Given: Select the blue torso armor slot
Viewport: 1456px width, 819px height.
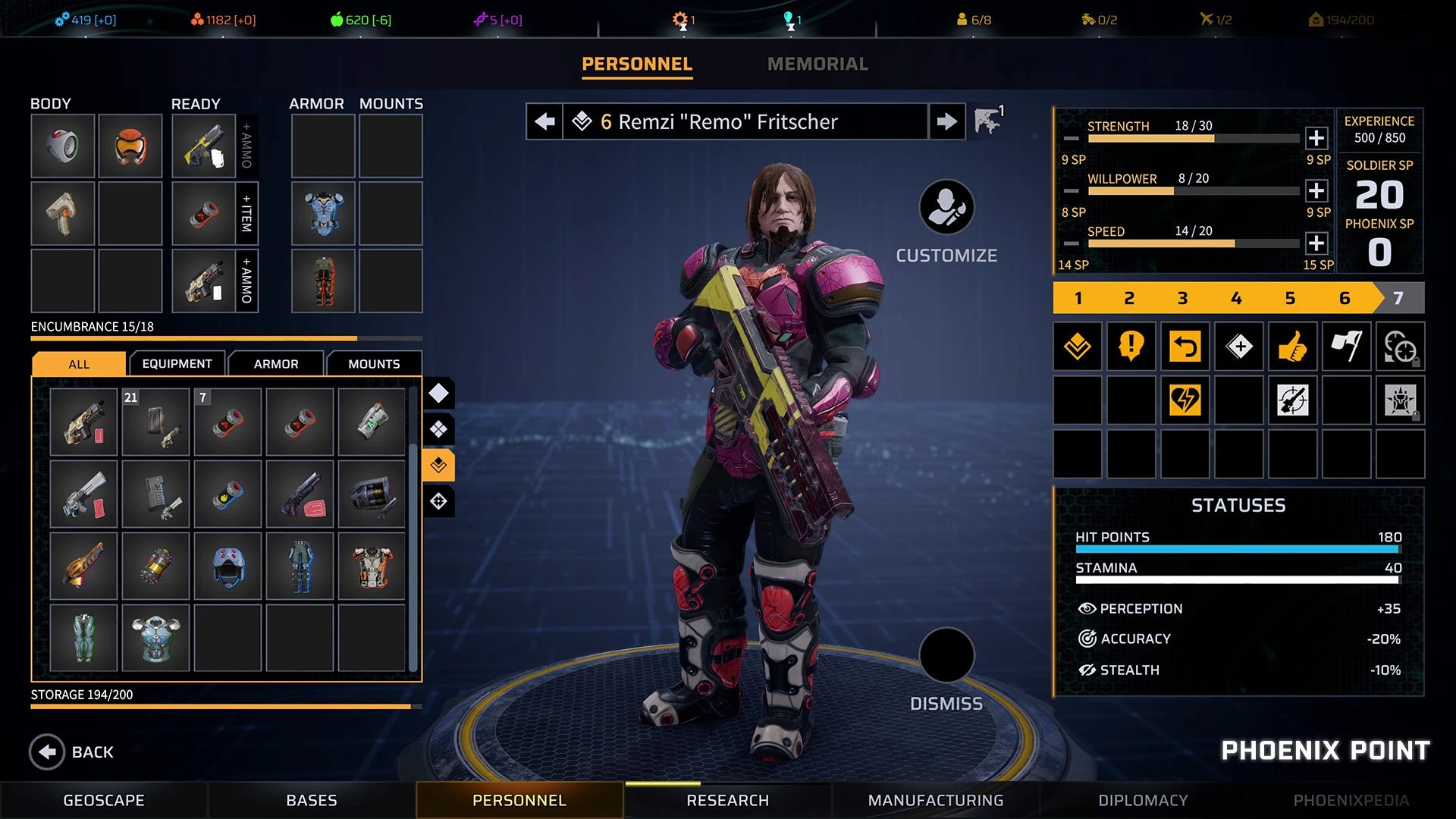Looking at the screenshot, I should pos(323,213).
